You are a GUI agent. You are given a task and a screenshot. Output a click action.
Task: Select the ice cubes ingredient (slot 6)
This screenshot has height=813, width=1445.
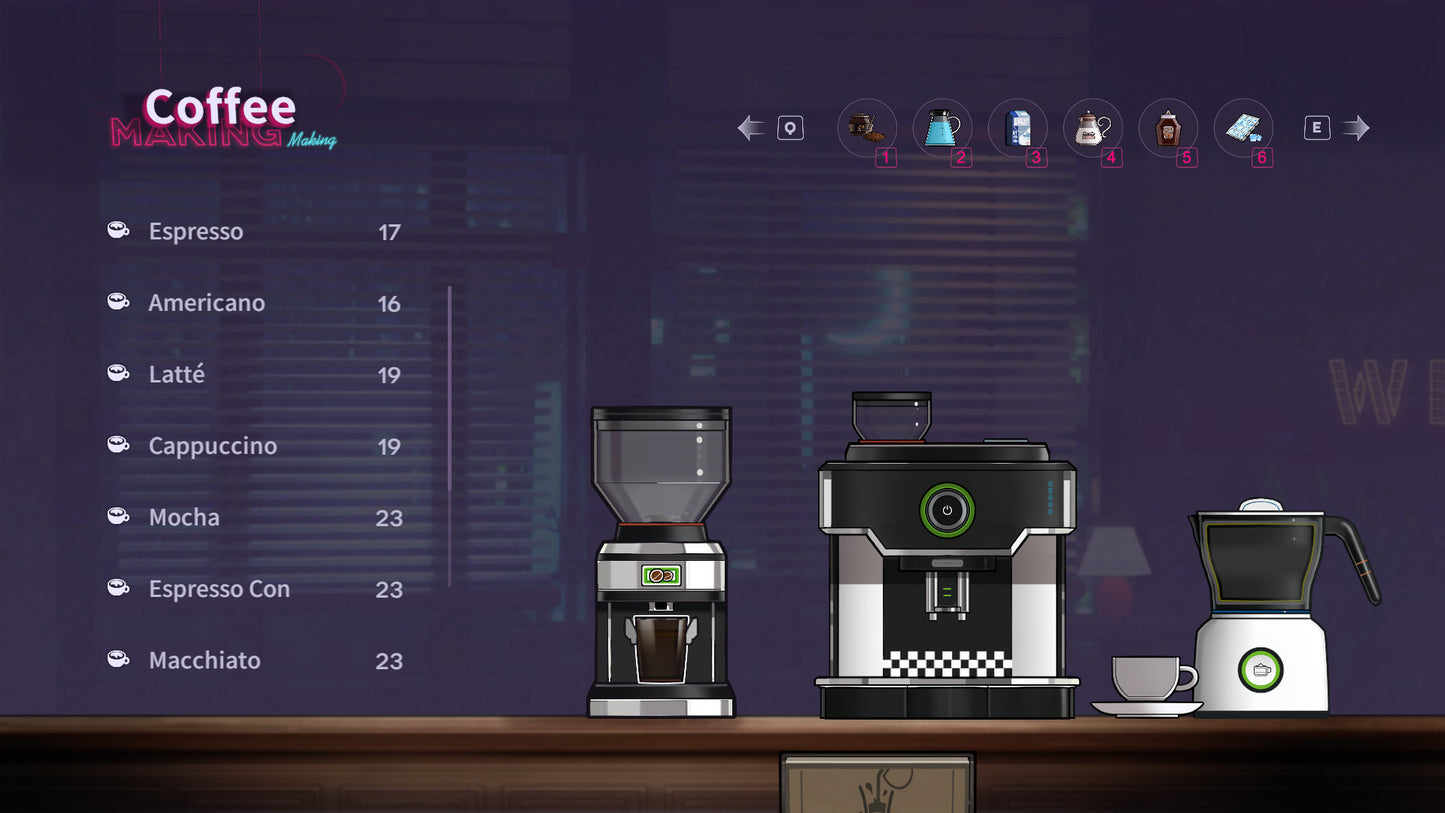click(1243, 126)
